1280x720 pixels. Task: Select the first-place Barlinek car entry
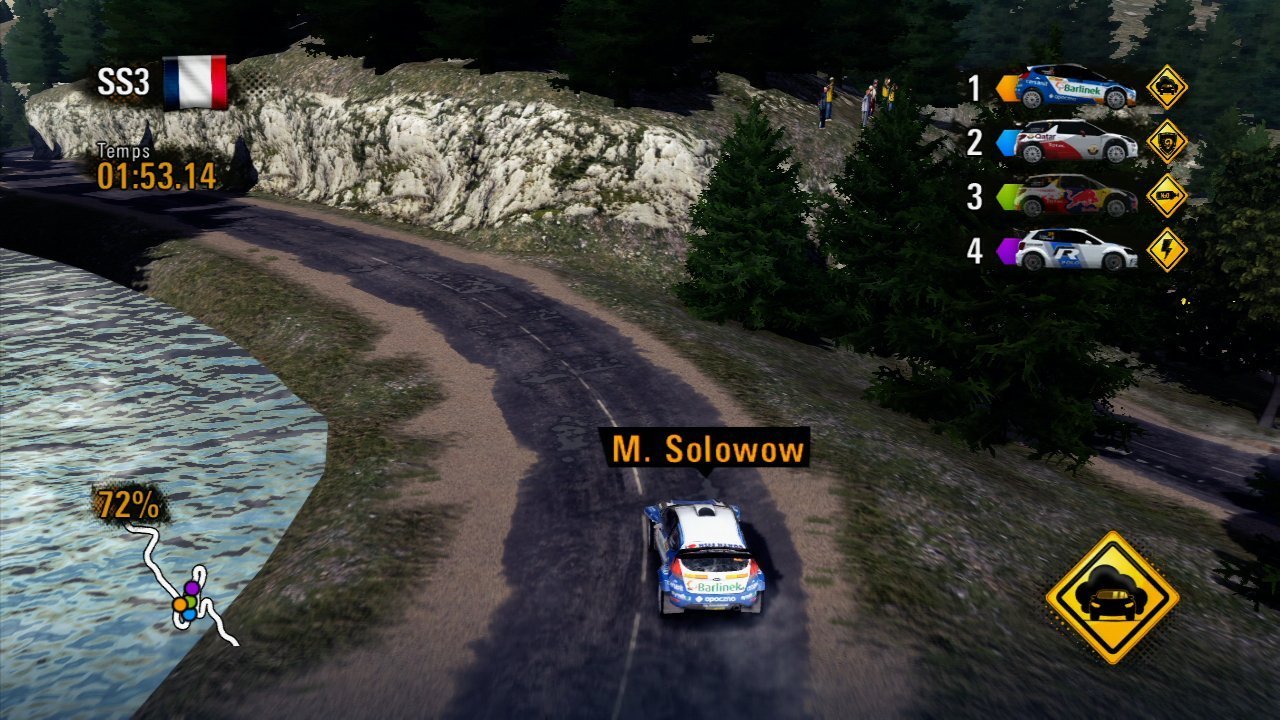pos(1076,88)
